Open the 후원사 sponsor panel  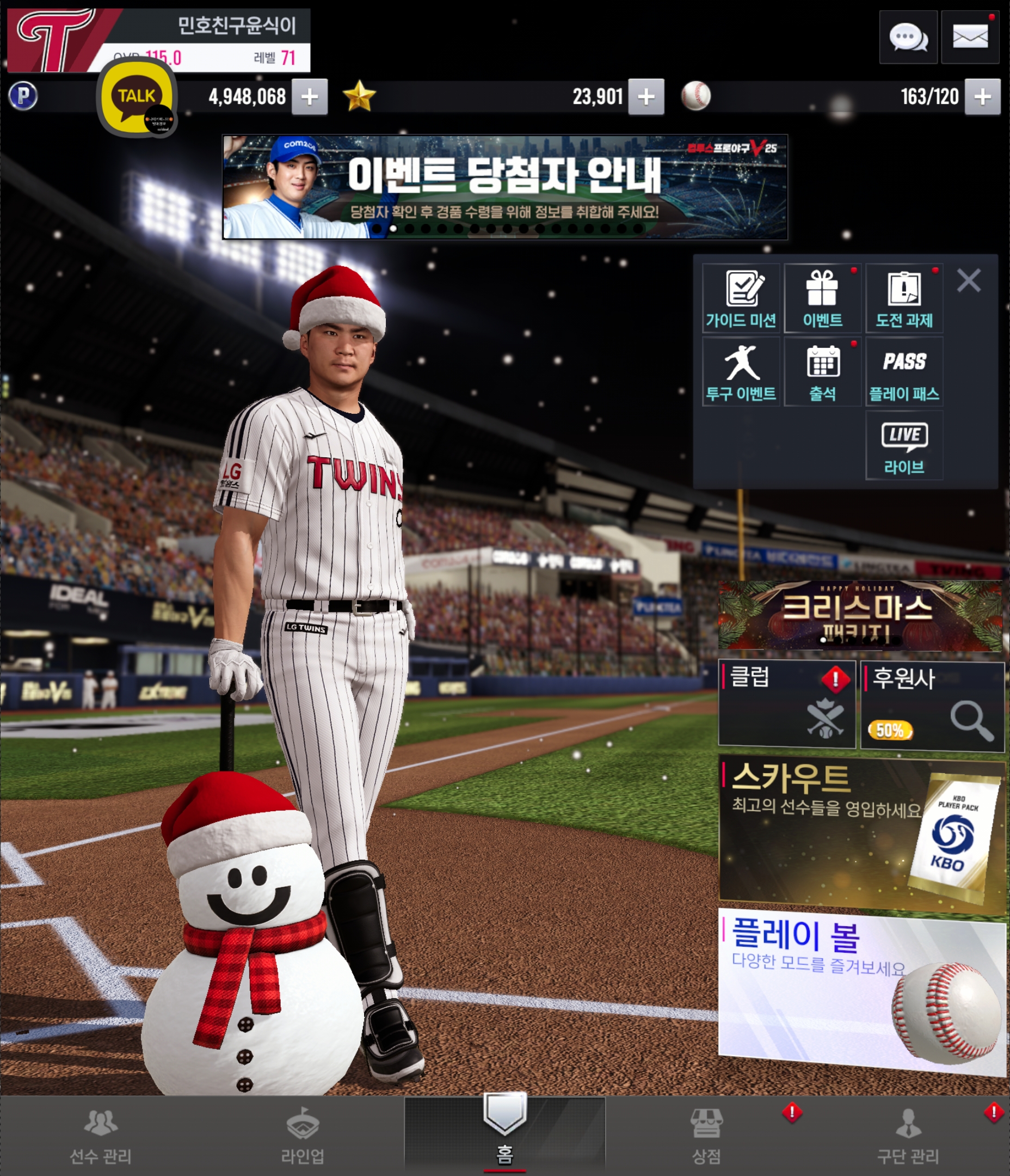pos(932,705)
